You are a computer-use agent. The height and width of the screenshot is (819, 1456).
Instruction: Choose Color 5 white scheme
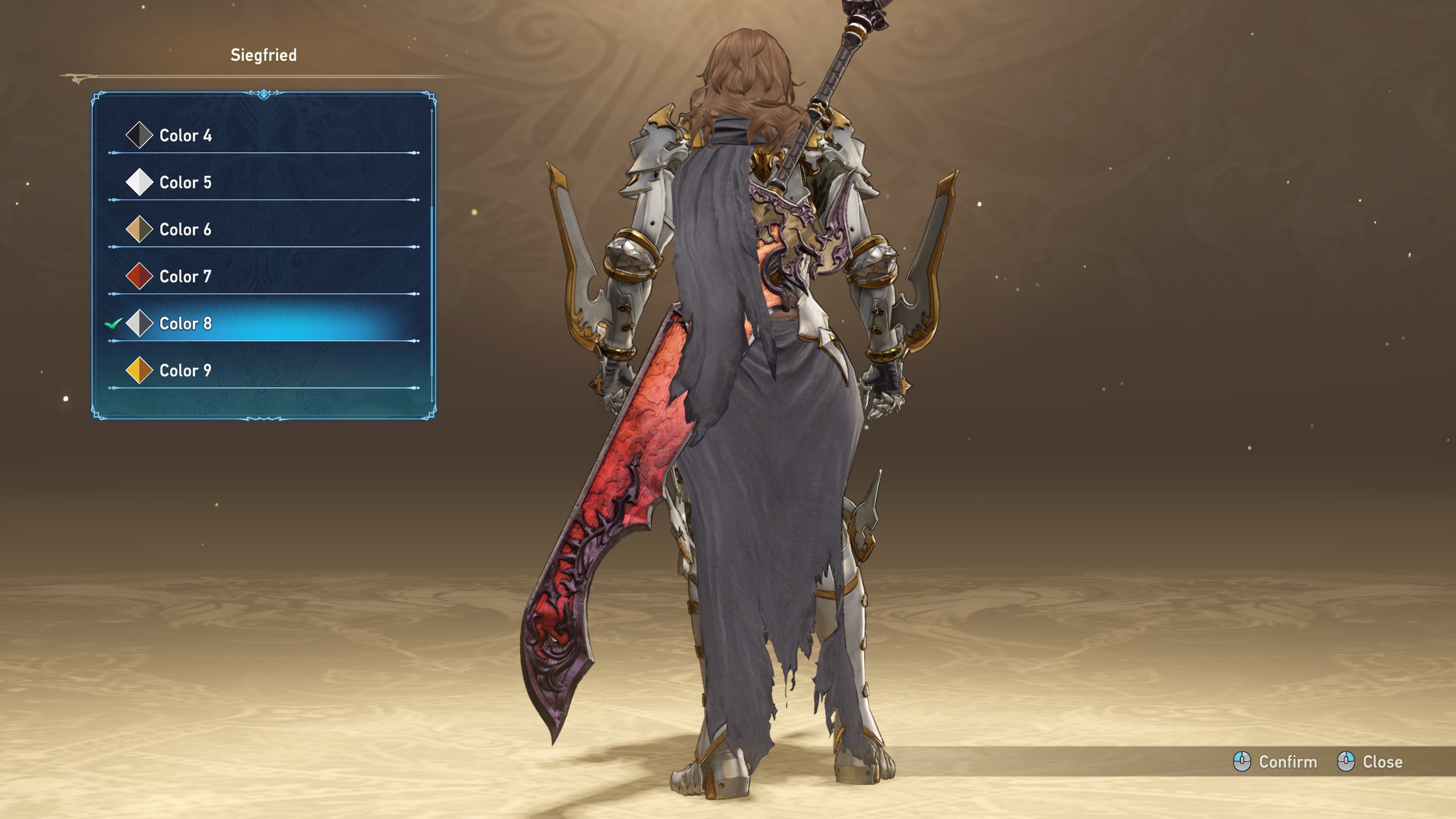[185, 183]
